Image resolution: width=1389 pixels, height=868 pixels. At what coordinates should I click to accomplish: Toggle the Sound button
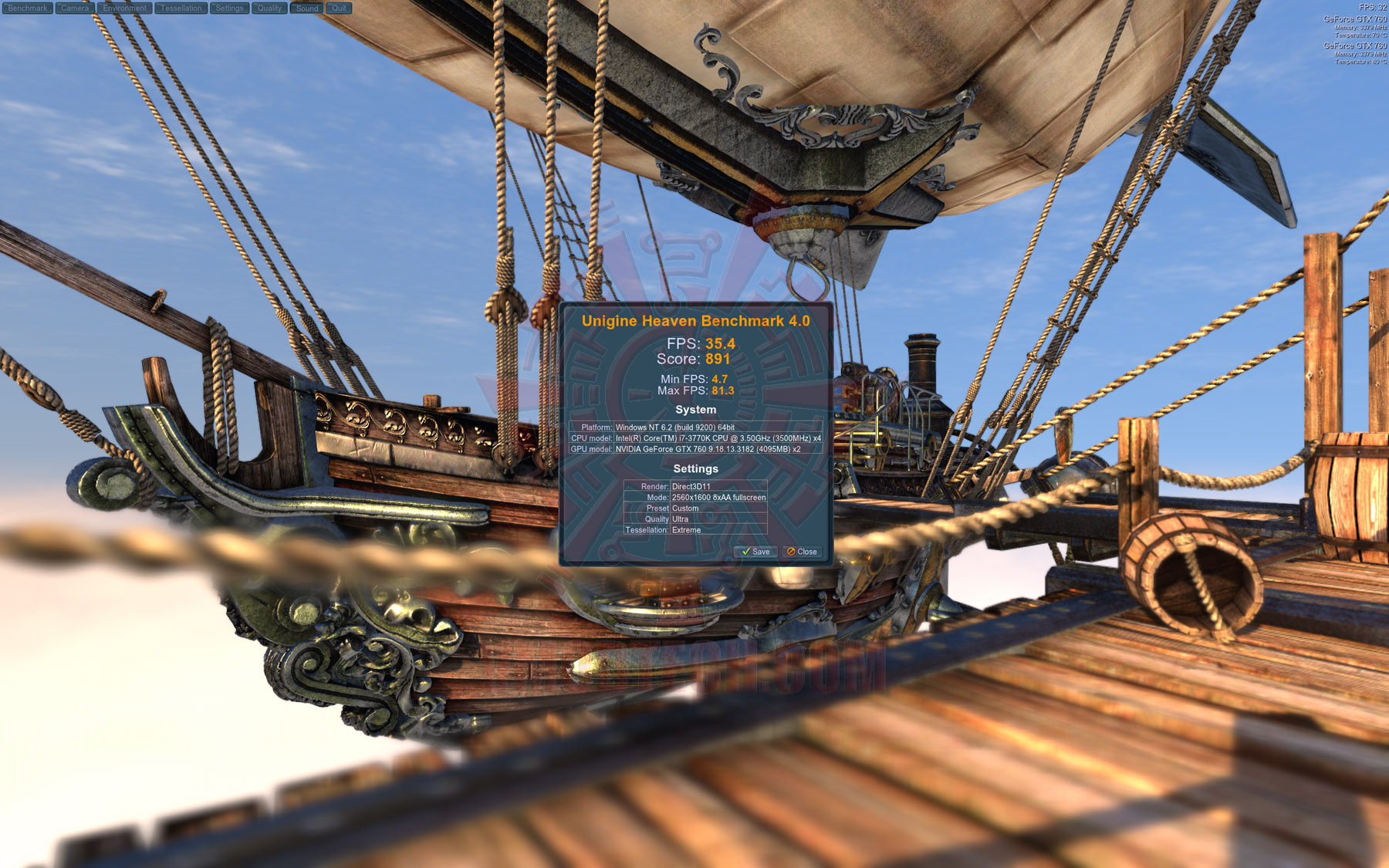coord(307,8)
